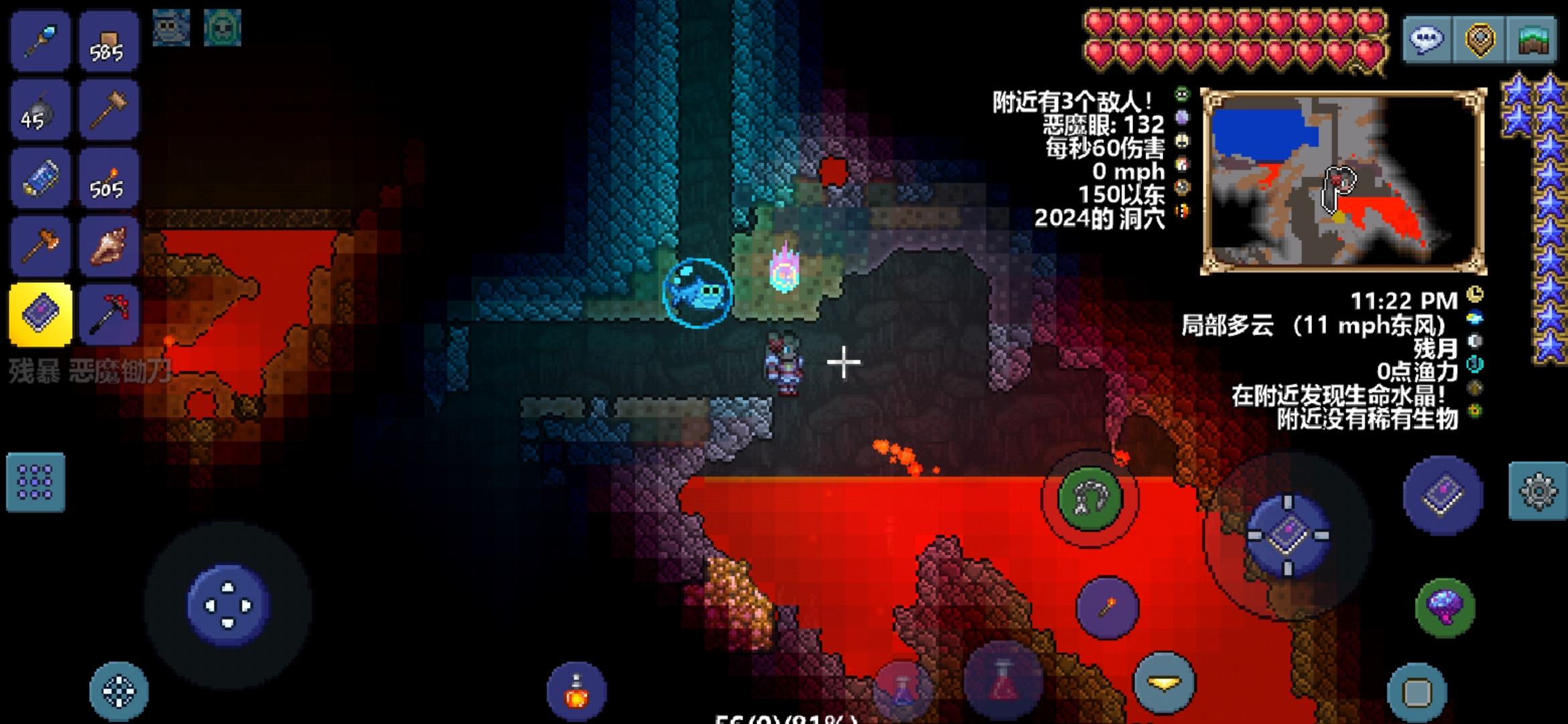
Task: Select the highlighted Demon Scythe spell book slot
Action: point(40,314)
